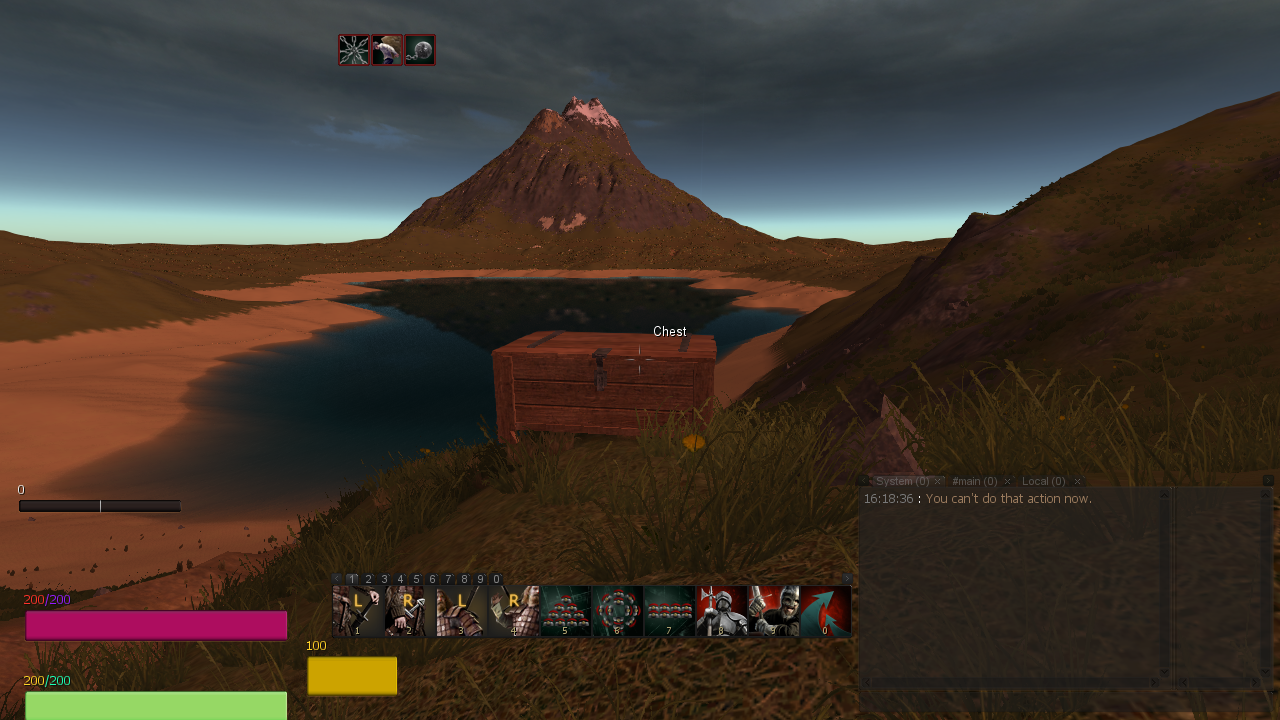
Task: Click the ball and chain status icon
Action: coord(420,50)
